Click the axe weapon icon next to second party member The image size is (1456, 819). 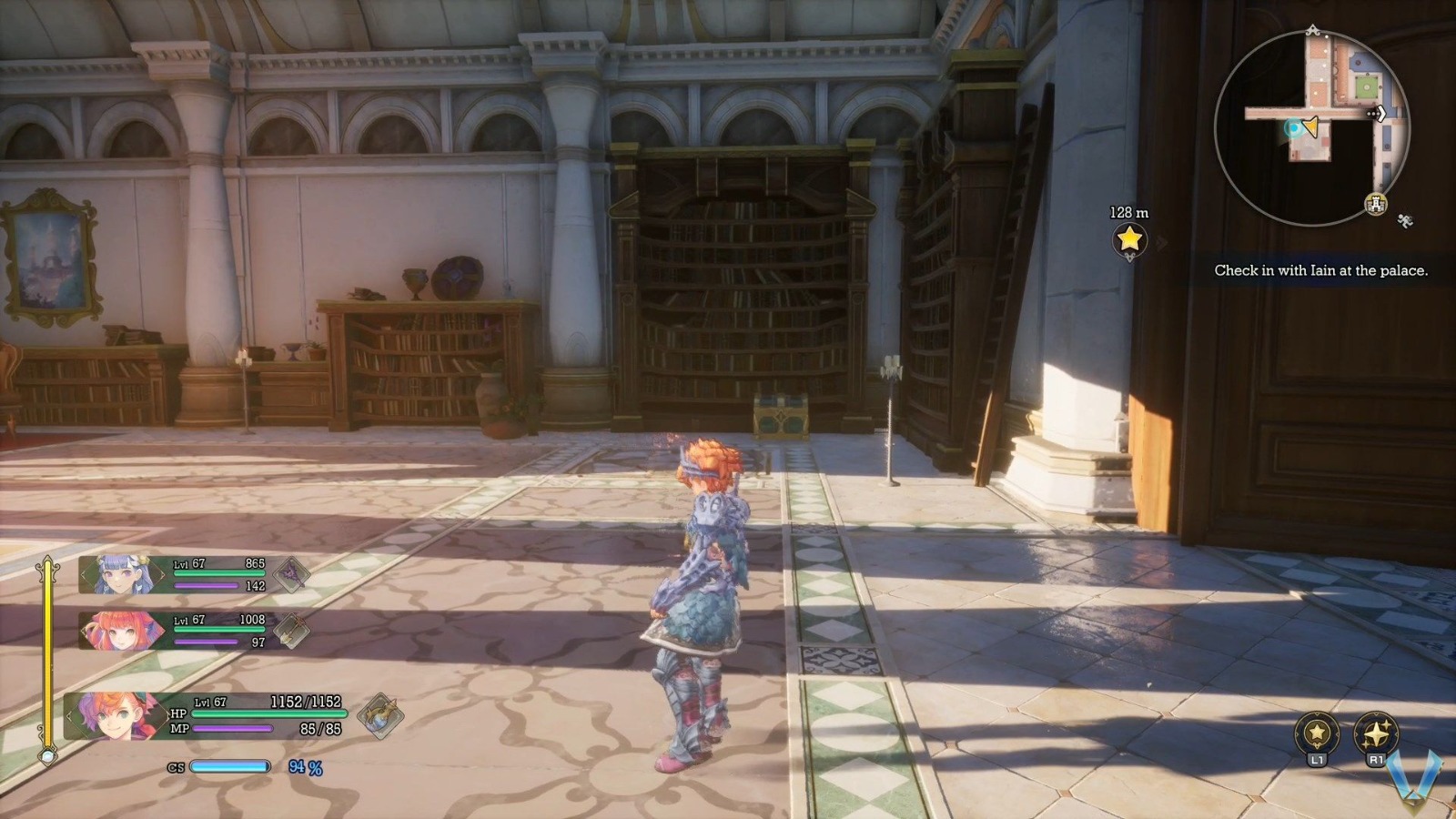coord(291,631)
